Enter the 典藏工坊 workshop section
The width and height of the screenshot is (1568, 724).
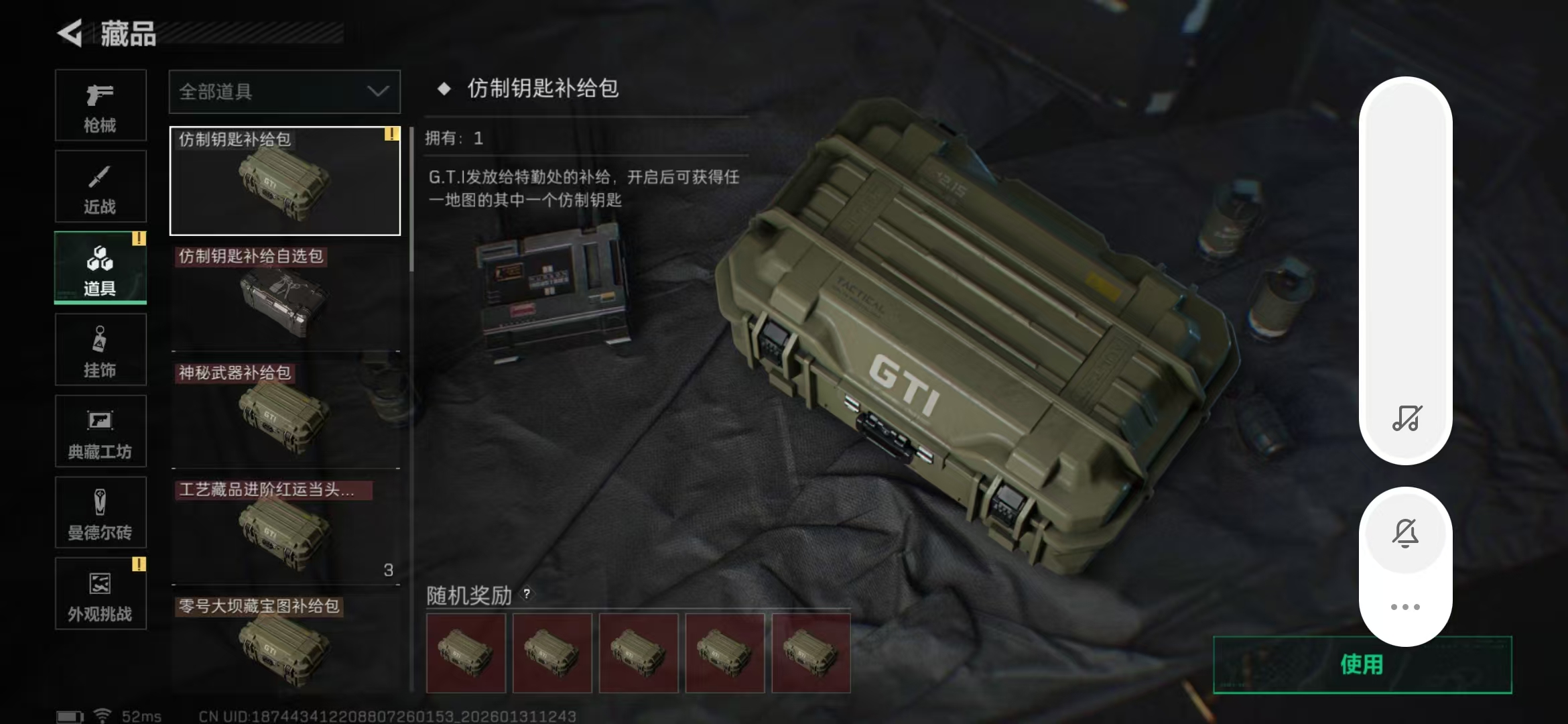(x=100, y=431)
